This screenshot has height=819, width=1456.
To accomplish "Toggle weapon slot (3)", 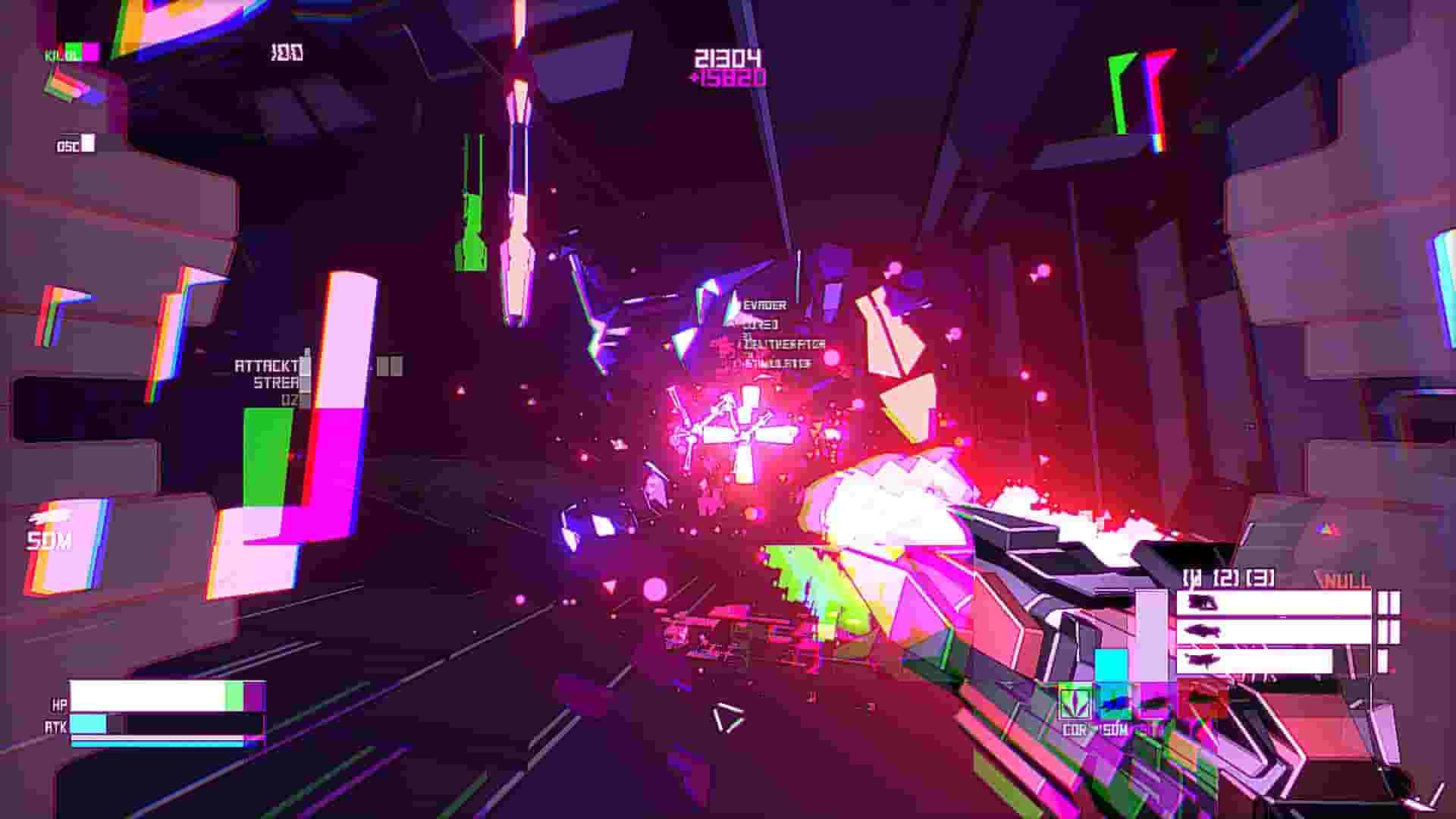I will tap(1260, 577).
